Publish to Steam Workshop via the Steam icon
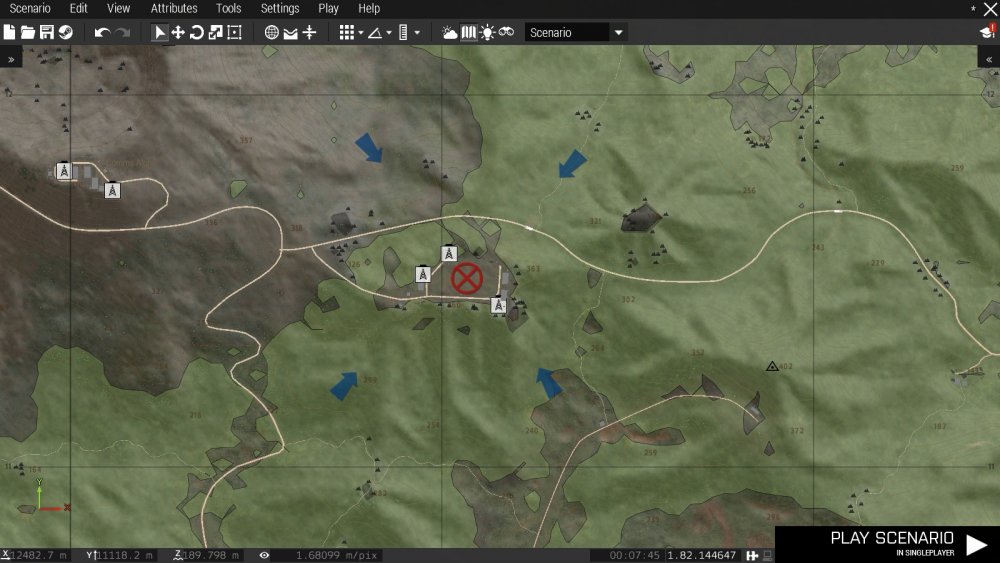The width and height of the screenshot is (1000, 563). [65, 33]
